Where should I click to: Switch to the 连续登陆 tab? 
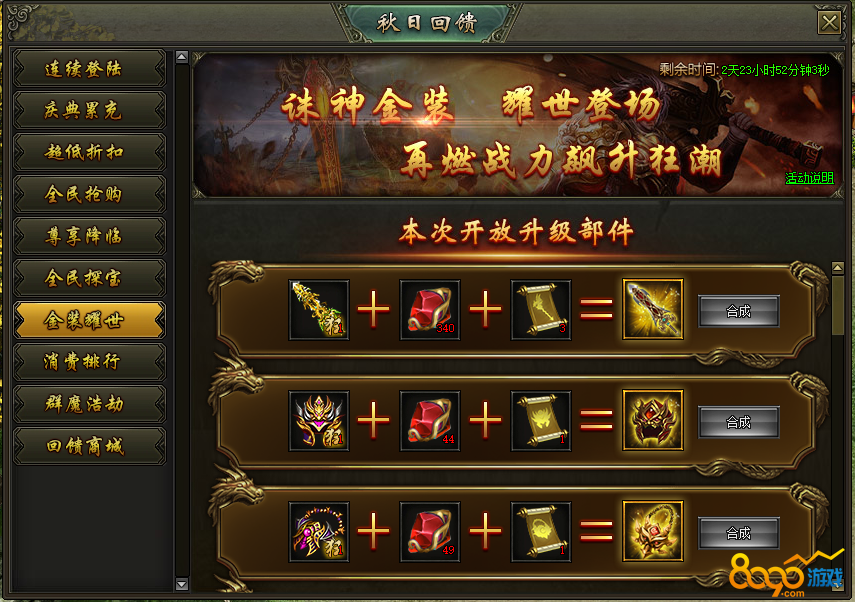click(x=89, y=69)
